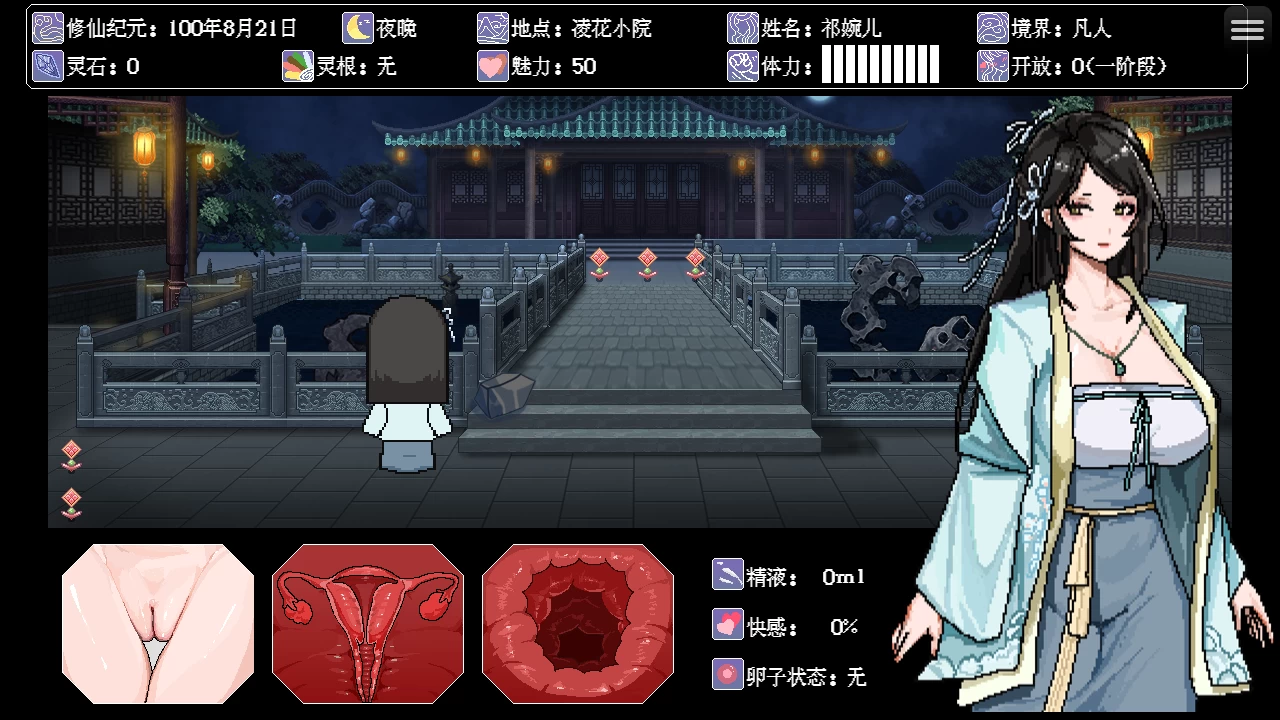Click the 体力 stamina bar segments
Viewport: 1280px width, 720px height.
[878, 66]
